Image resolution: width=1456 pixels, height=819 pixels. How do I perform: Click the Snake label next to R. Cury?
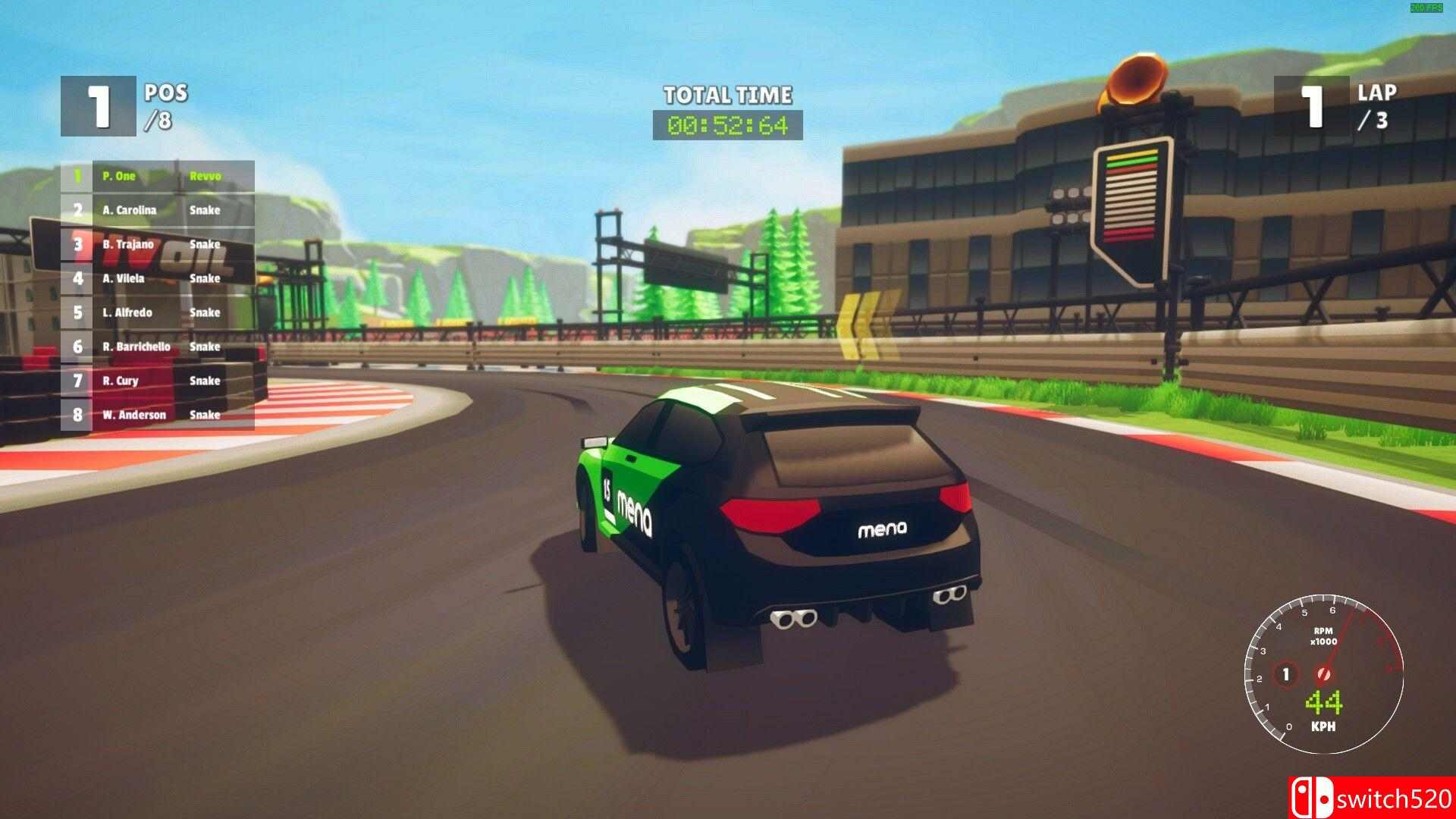pos(205,381)
